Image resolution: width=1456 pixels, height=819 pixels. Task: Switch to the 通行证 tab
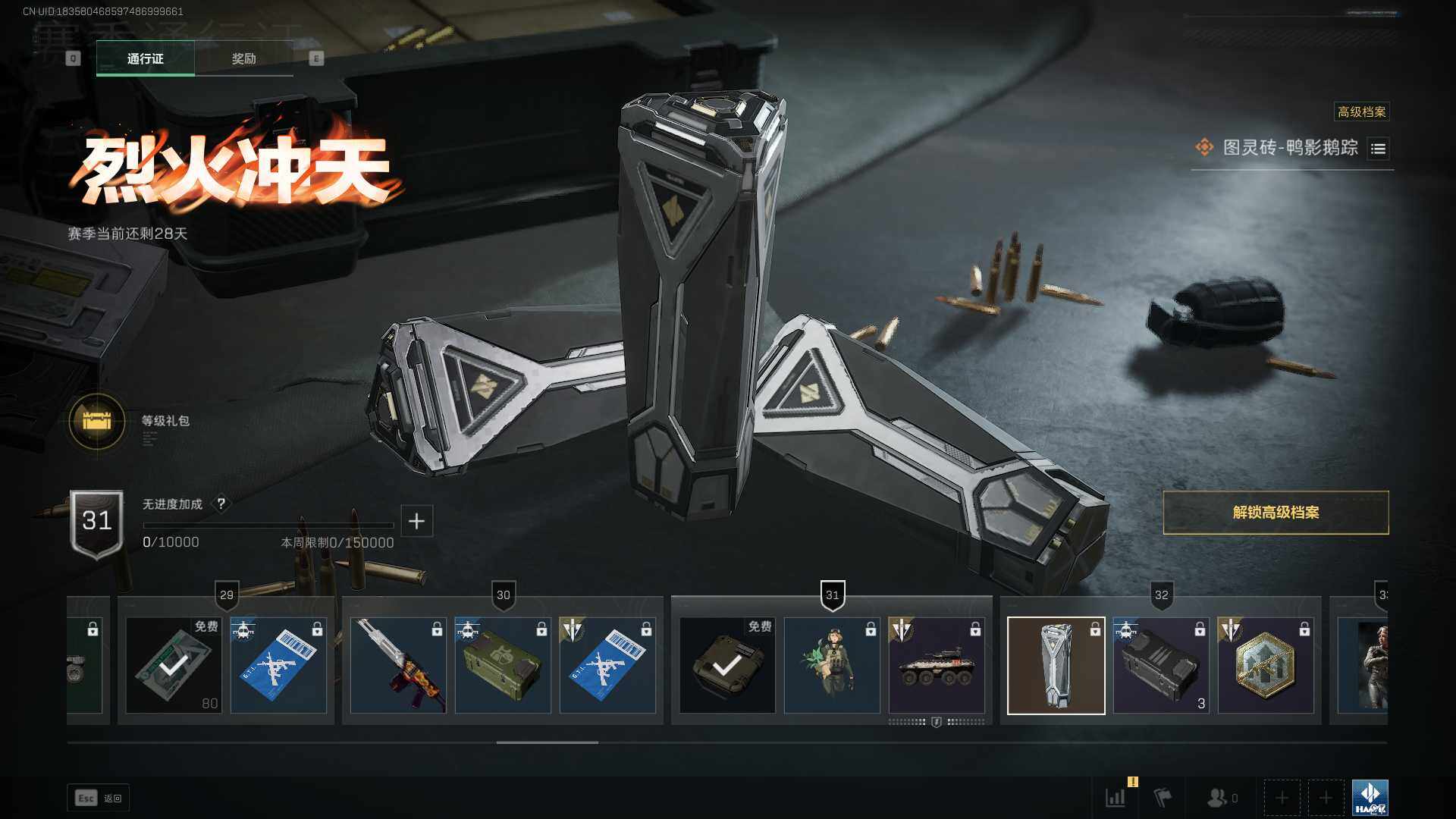pos(145,58)
